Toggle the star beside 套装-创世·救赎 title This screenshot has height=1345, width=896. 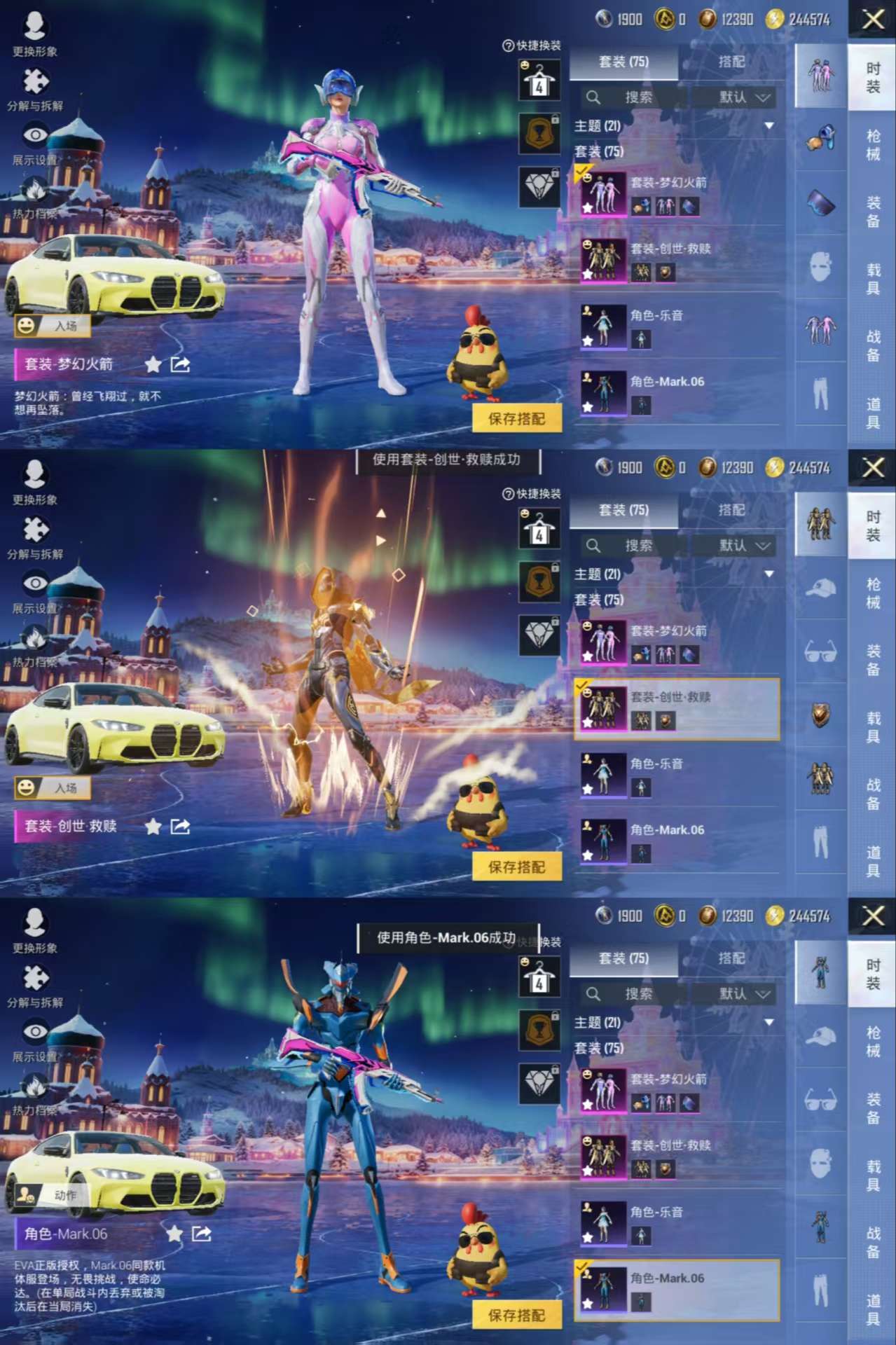point(153,827)
